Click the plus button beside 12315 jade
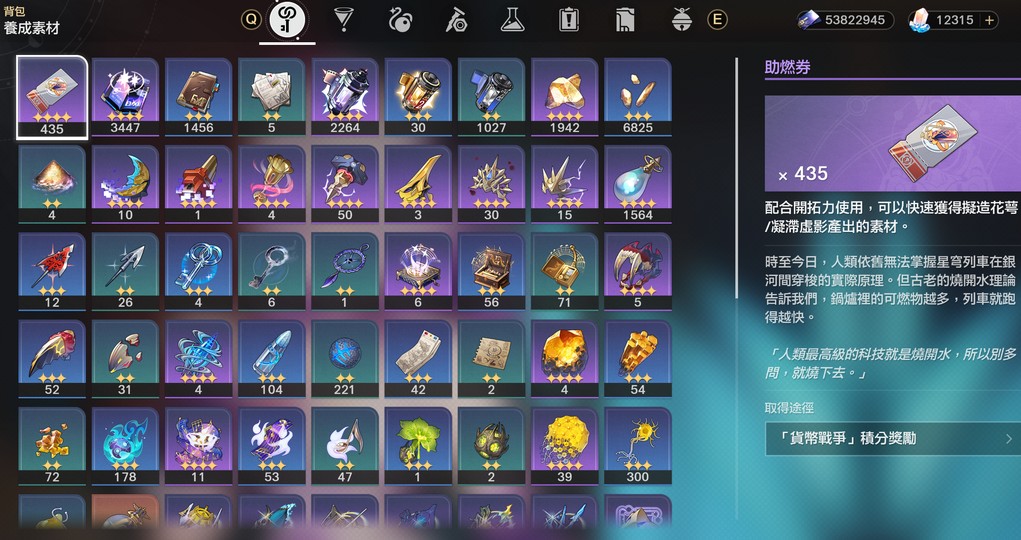Viewport: 1021px width, 540px height. pyautogui.click(x=989, y=20)
